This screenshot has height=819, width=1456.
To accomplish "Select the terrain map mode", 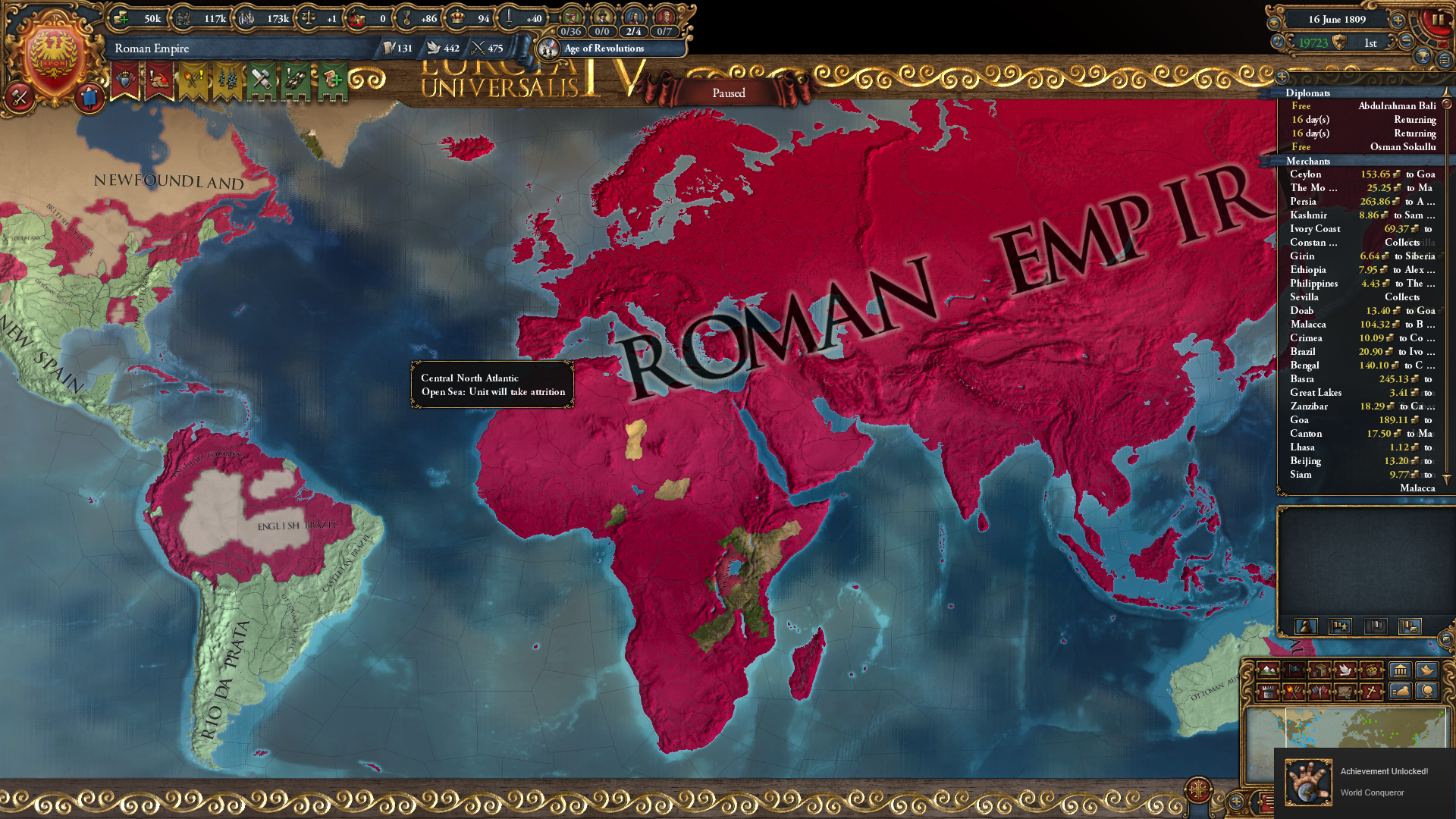I will [1267, 671].
